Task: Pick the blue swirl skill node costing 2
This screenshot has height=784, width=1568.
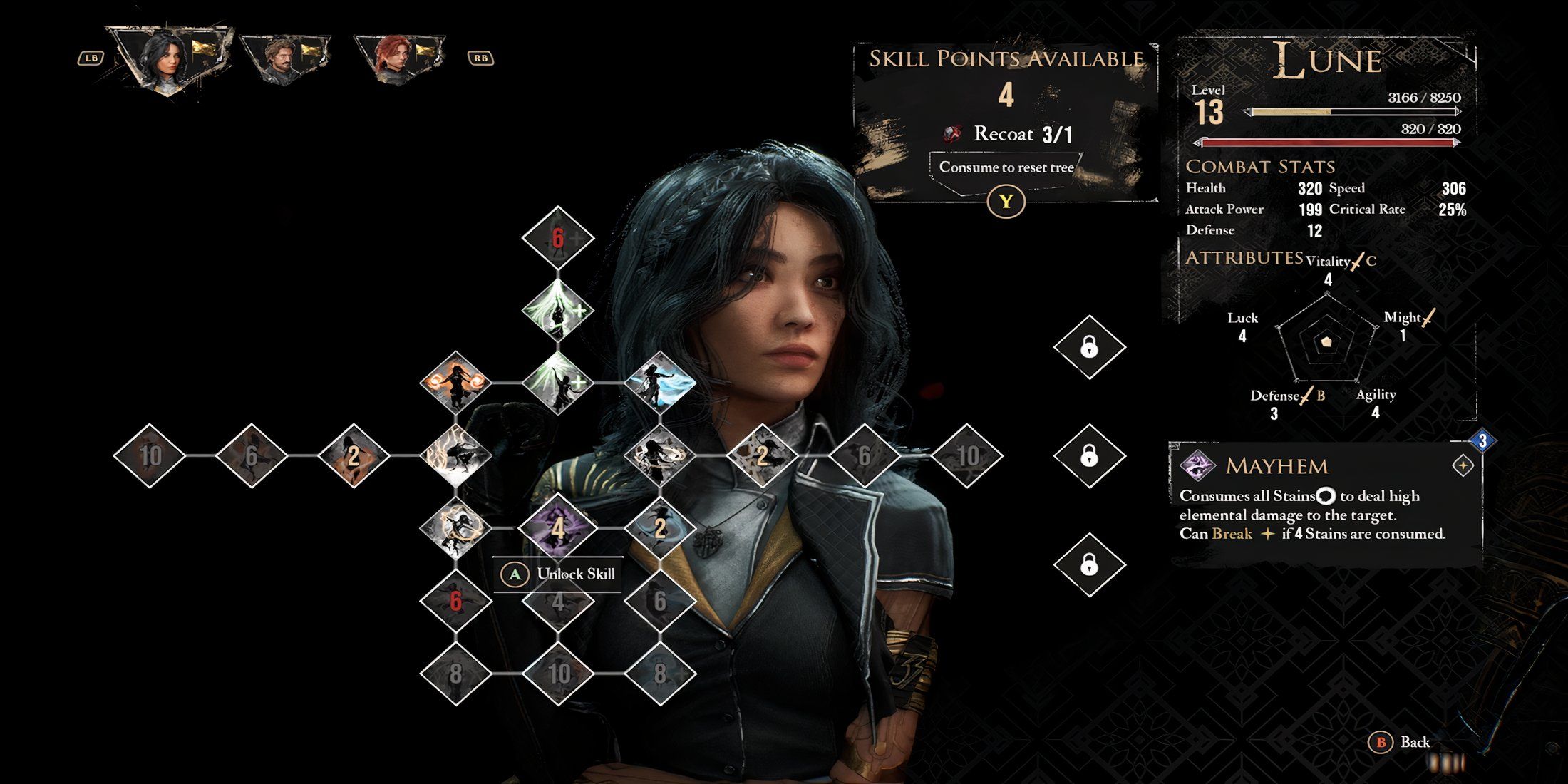Action: [660, 528]
